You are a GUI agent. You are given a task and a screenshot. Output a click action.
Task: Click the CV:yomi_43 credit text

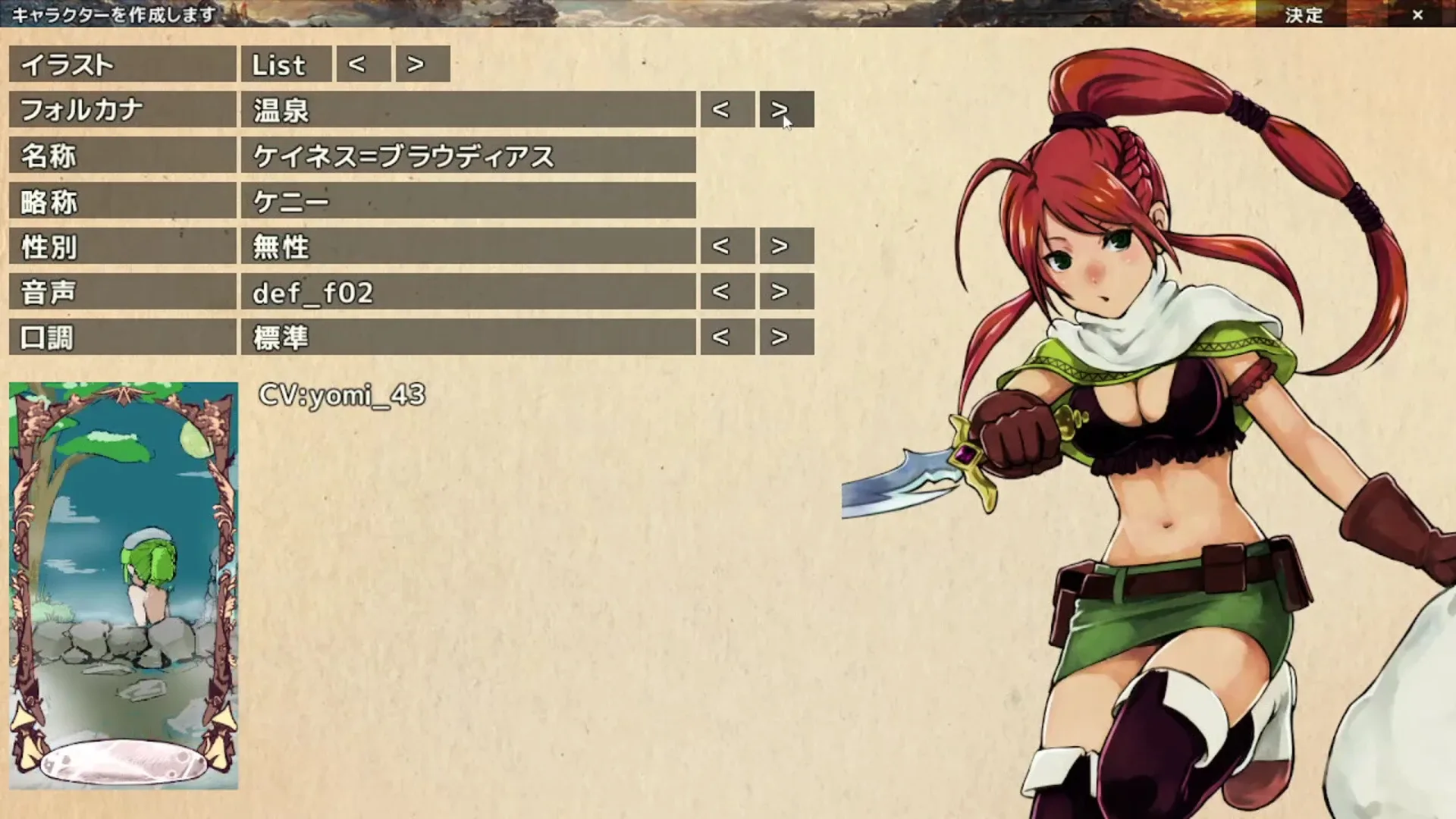coord(342,394)
